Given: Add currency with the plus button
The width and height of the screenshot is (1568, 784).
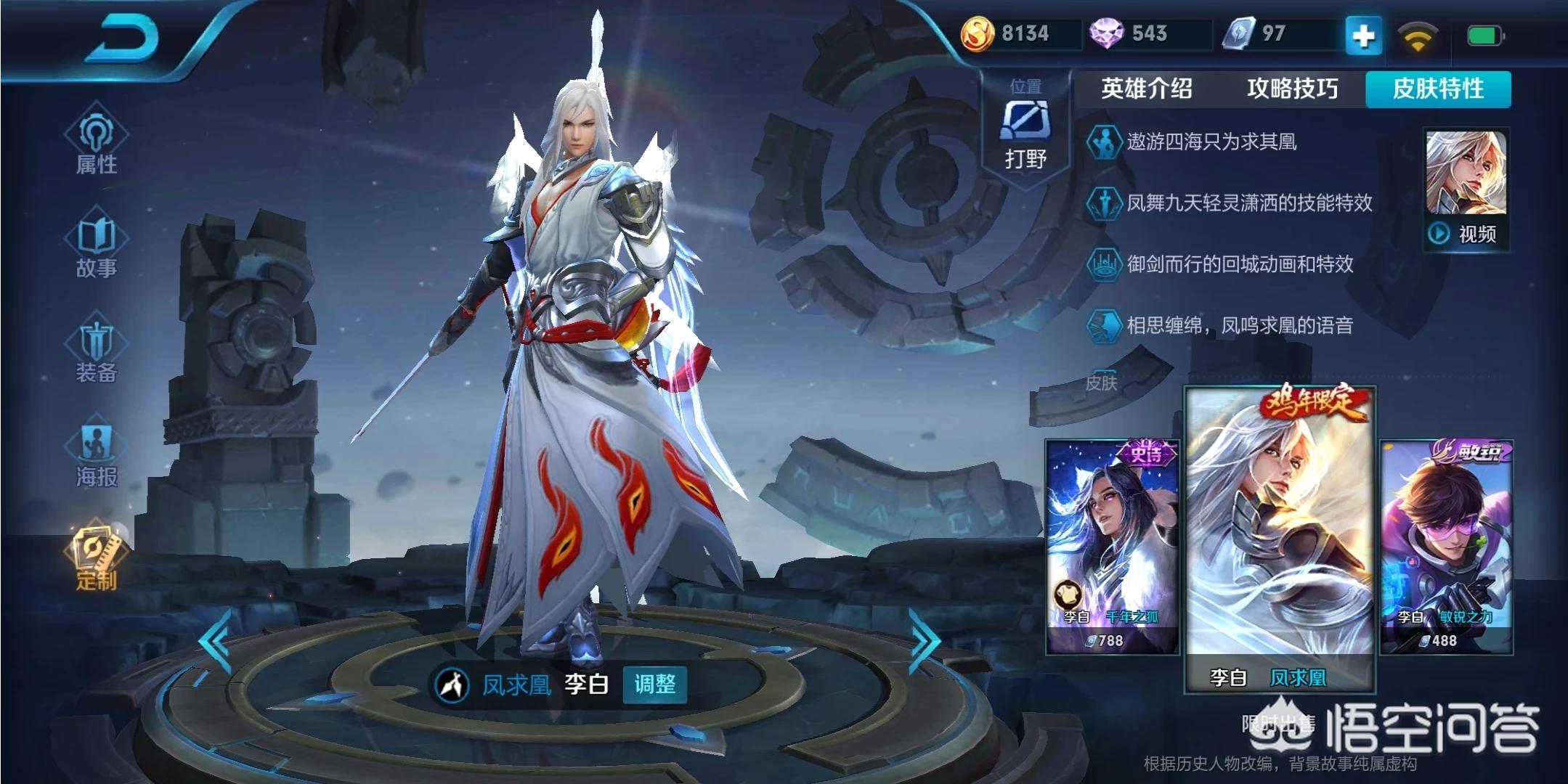Looking at the screenshot, I should click(x=1362, y=36).
